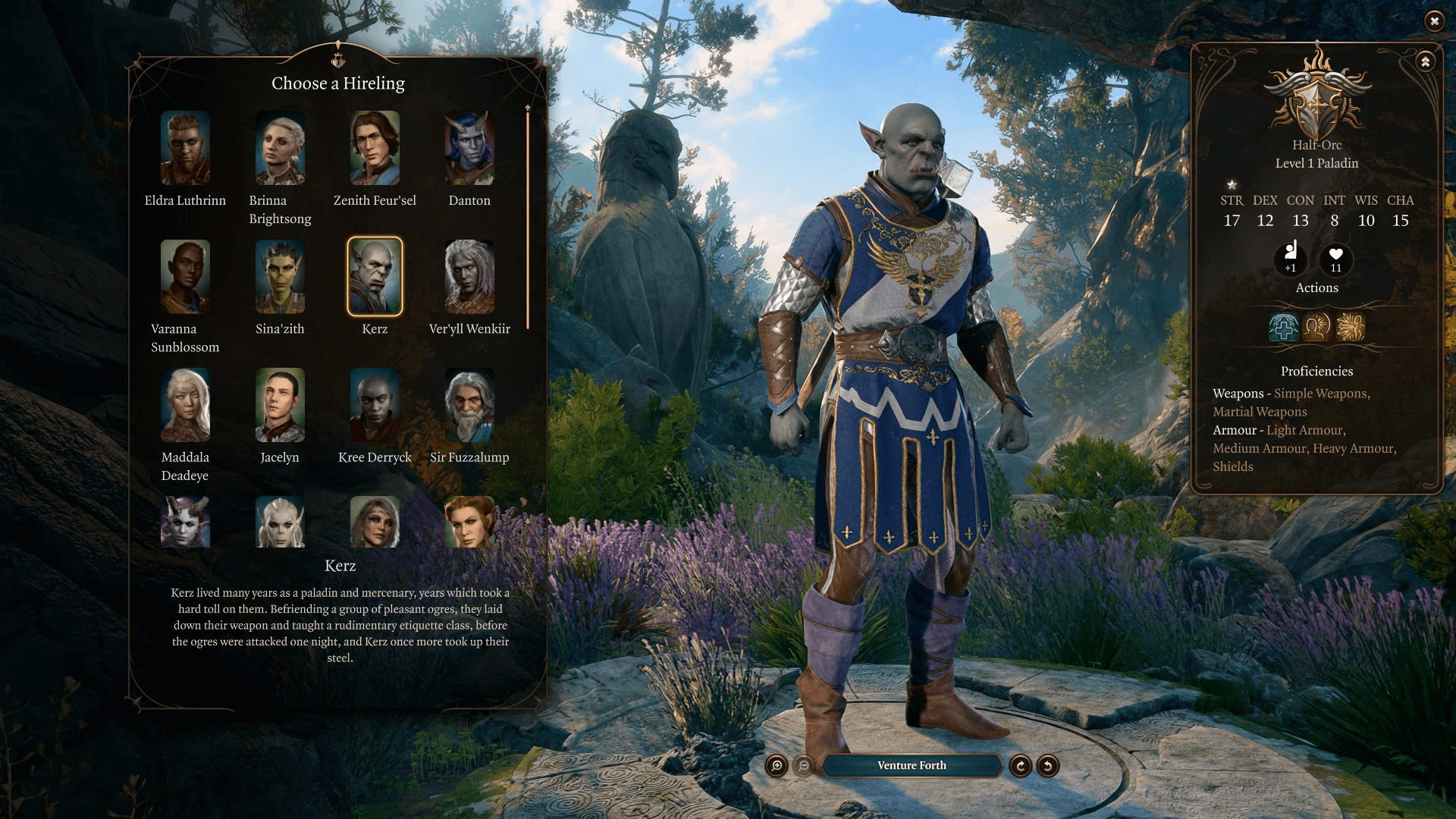The width and height of the screenshot is (1456, 819).
Task: Click the Venture Forth button
Action: click(911, 765)
